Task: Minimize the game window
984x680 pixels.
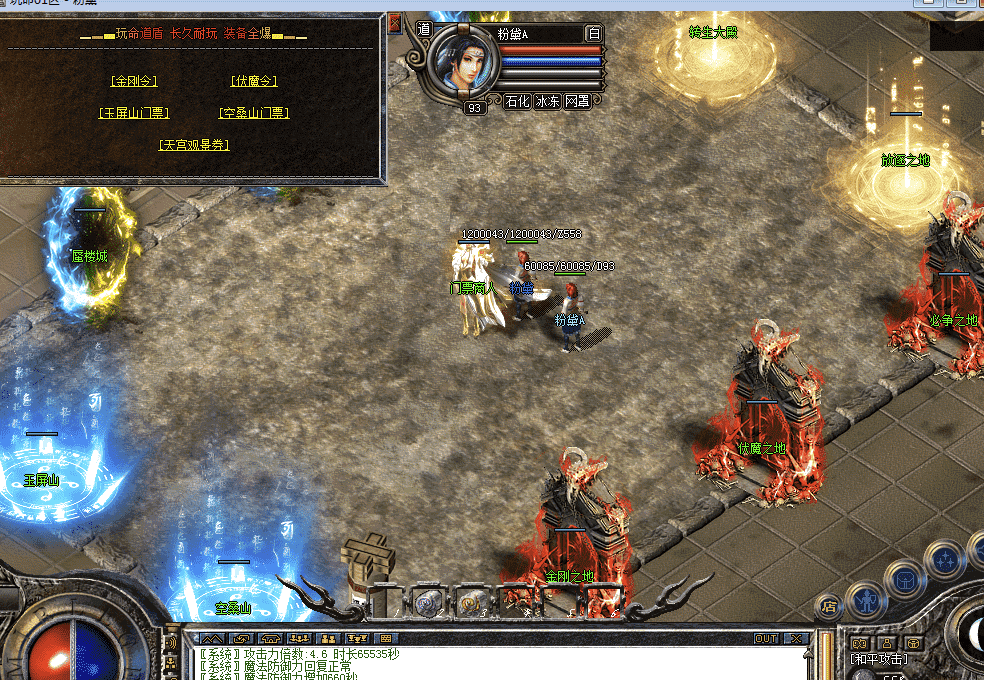Action: click(x=926, y=3)
